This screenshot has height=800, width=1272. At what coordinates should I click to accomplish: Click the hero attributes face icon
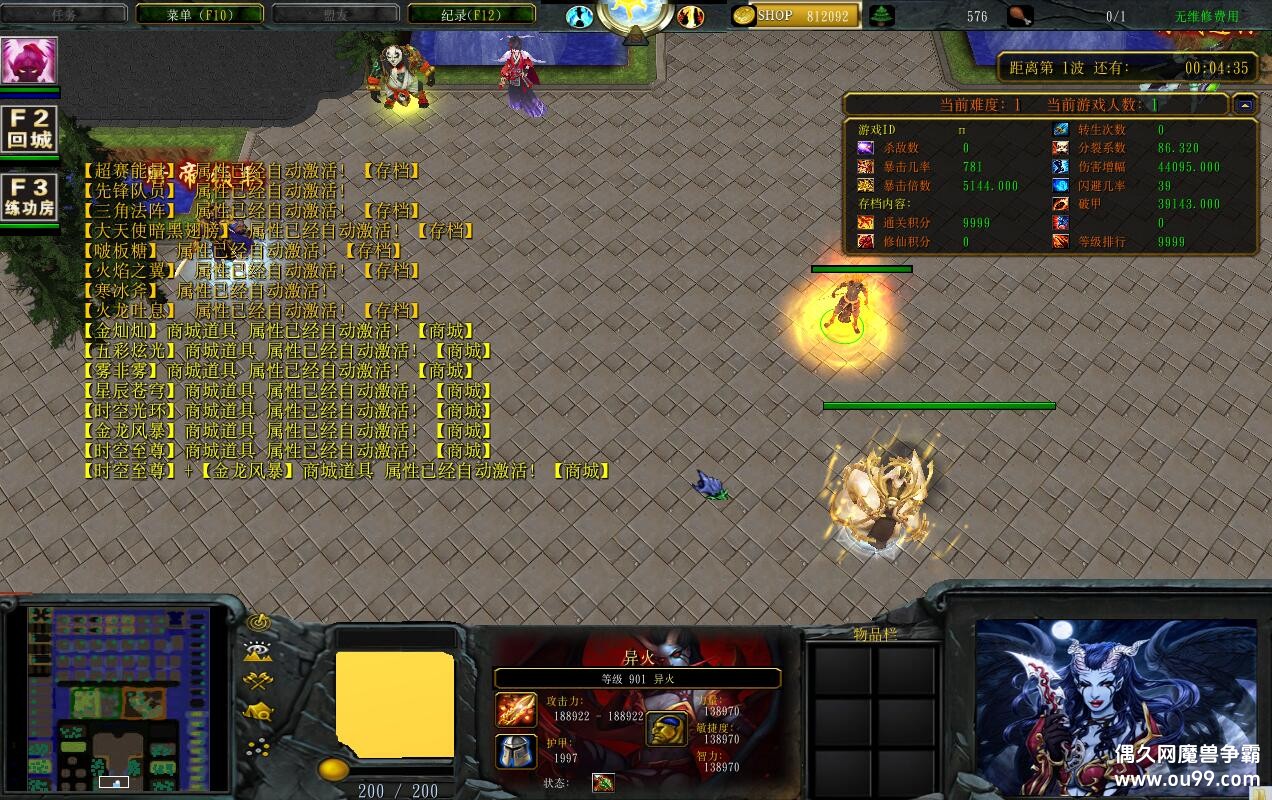point(665,729)
